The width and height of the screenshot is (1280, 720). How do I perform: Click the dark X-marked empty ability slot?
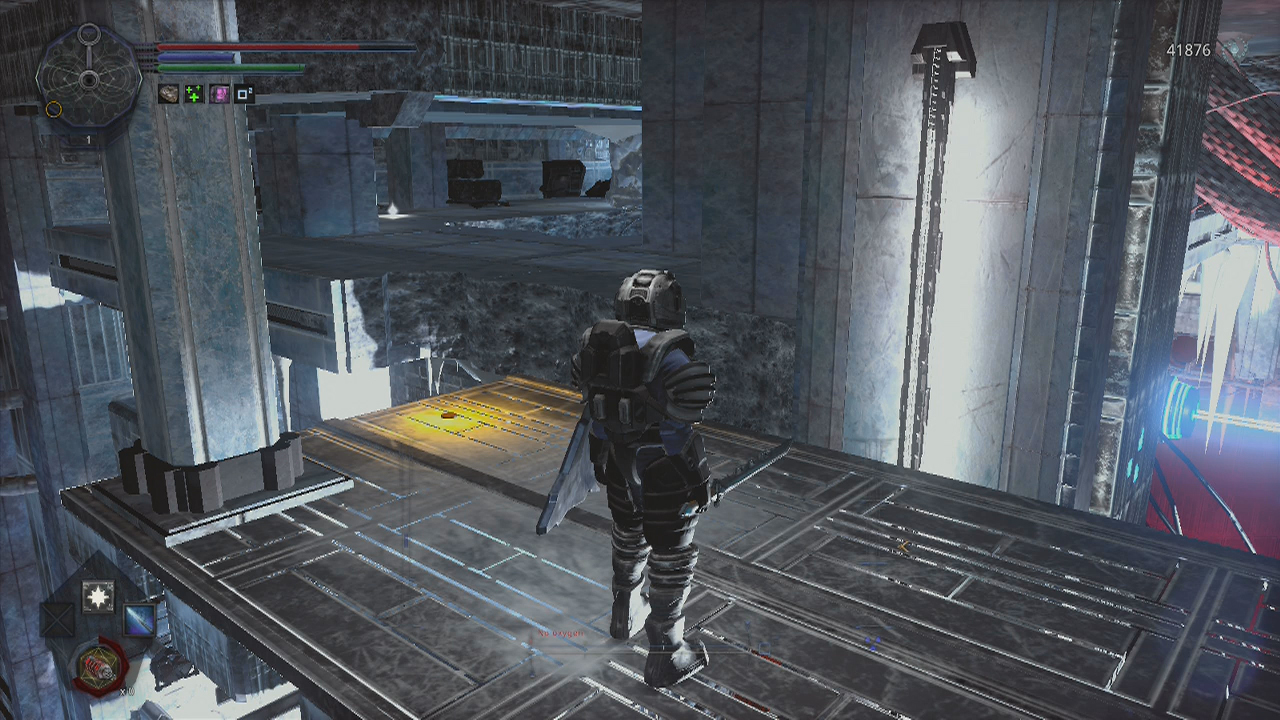pyautogui.click(x=56, y=617)
